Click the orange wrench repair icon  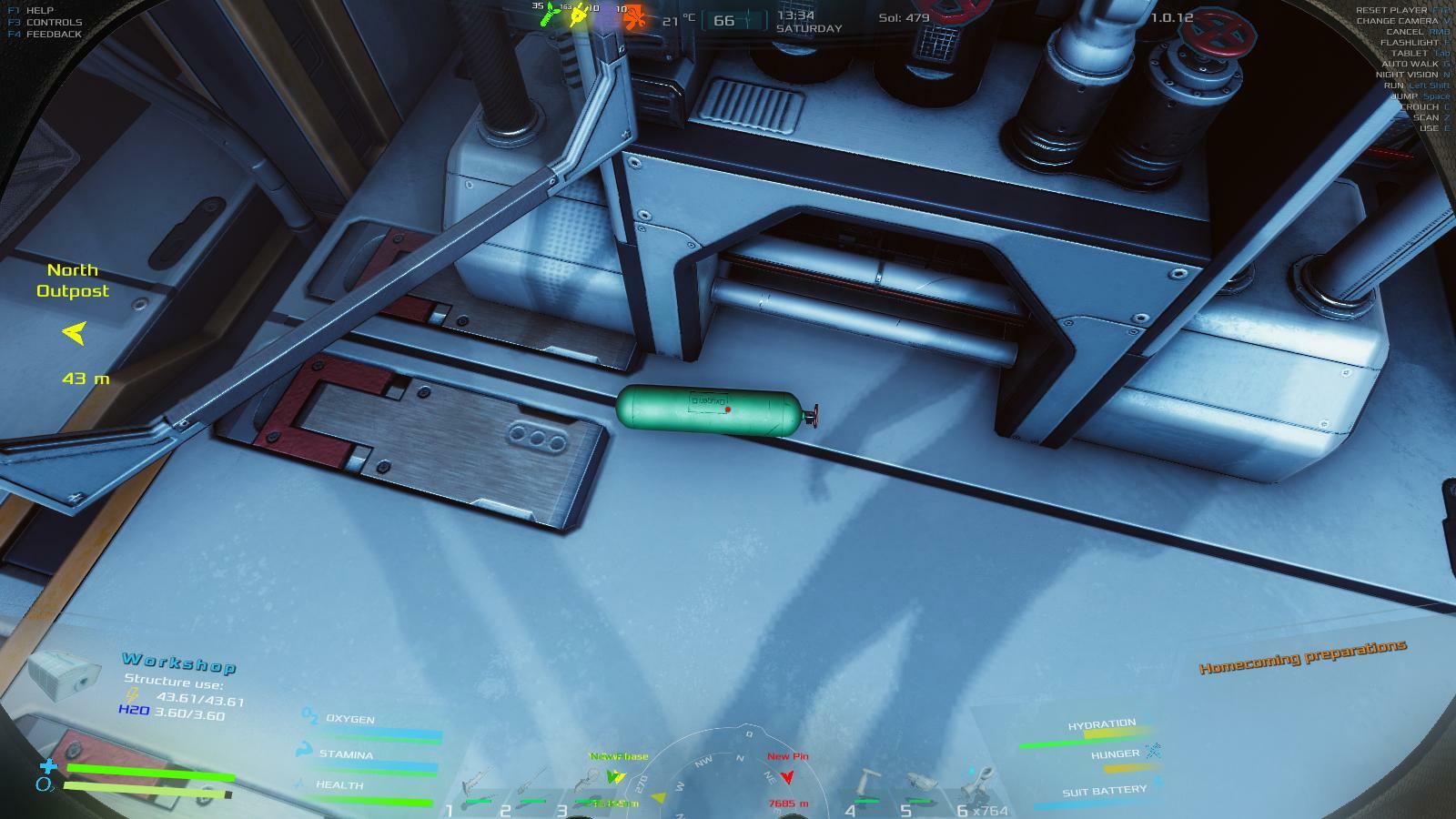(635, 17)
